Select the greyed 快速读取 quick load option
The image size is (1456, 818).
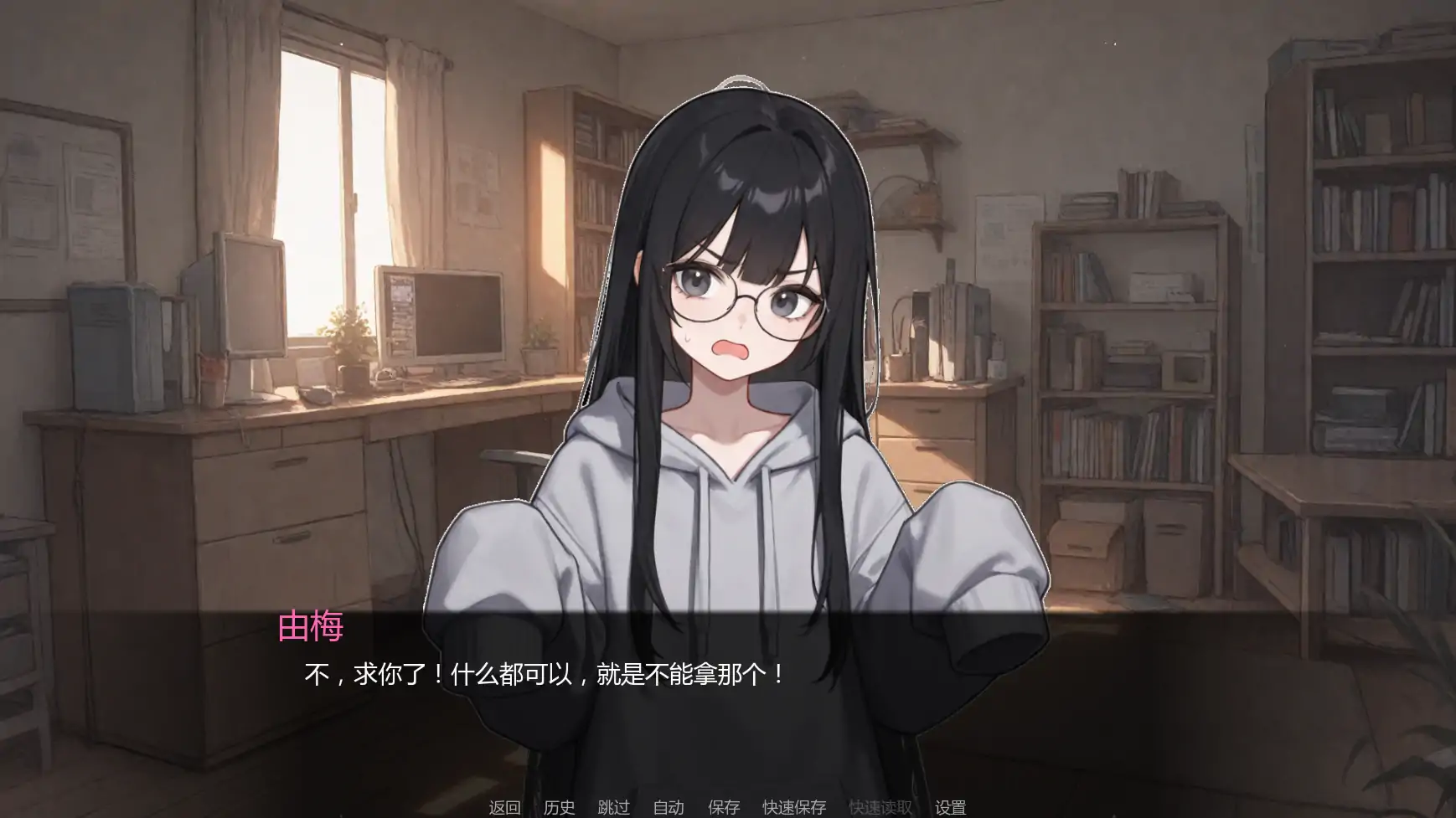[x=878, y=808]
